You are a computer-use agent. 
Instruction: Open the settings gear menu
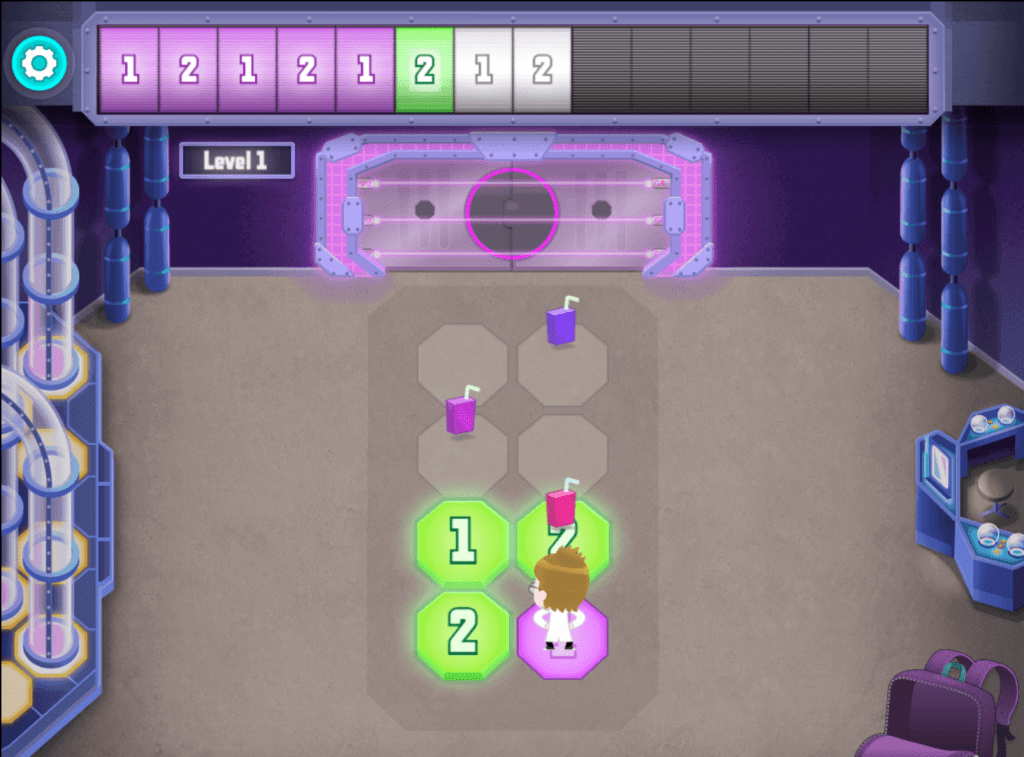(40, 64)
